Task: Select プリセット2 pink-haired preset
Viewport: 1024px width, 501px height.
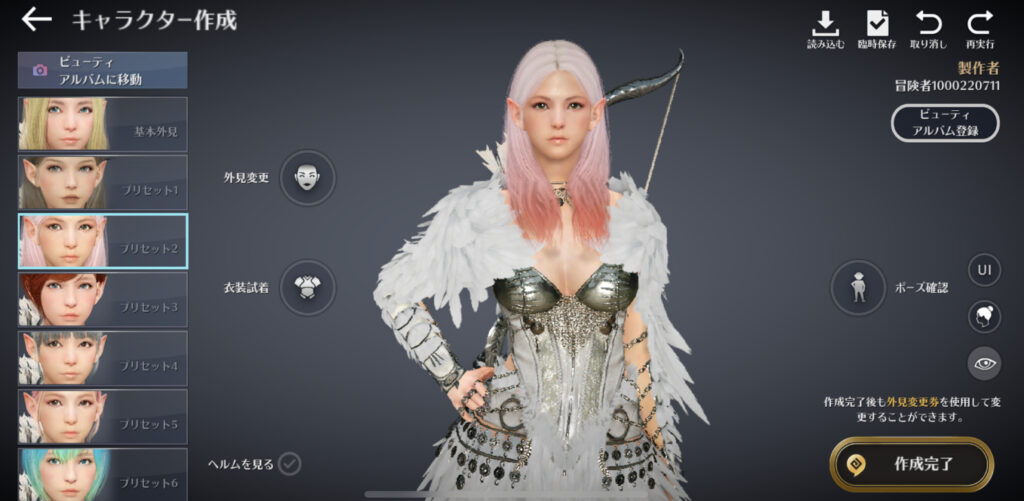Action: coord(102,241)
